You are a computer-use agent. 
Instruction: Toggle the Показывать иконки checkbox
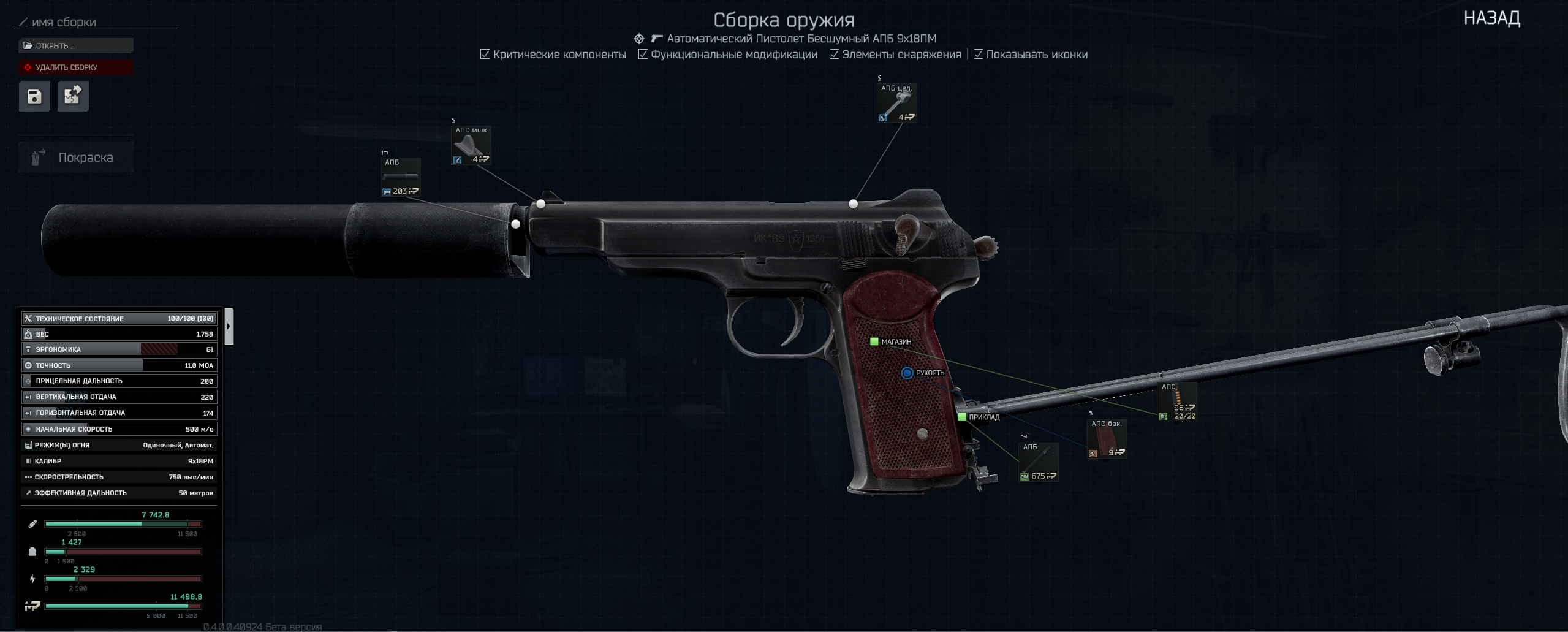point(979,55)
